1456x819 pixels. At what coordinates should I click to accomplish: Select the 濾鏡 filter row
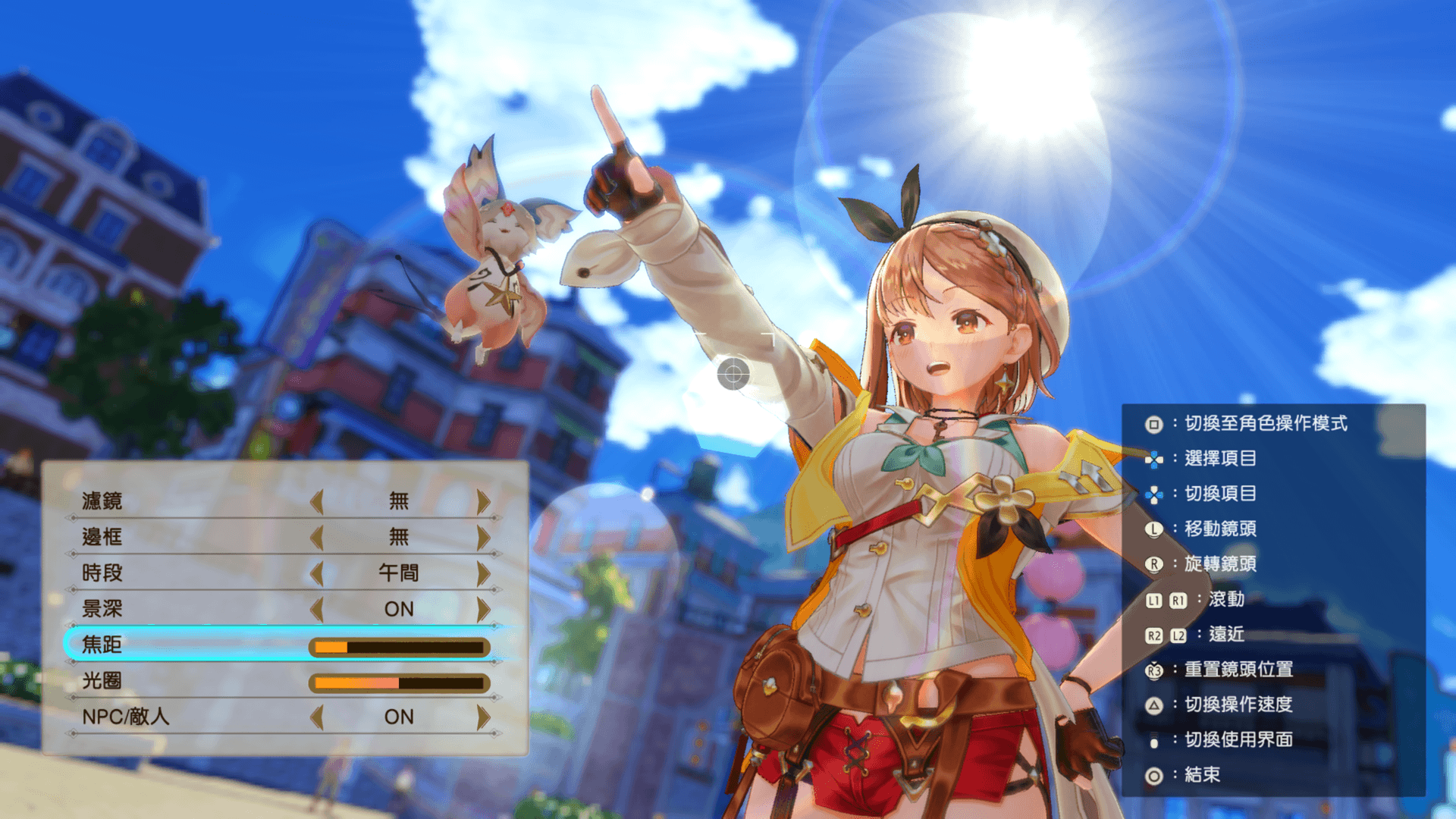(x=102, y=500)
